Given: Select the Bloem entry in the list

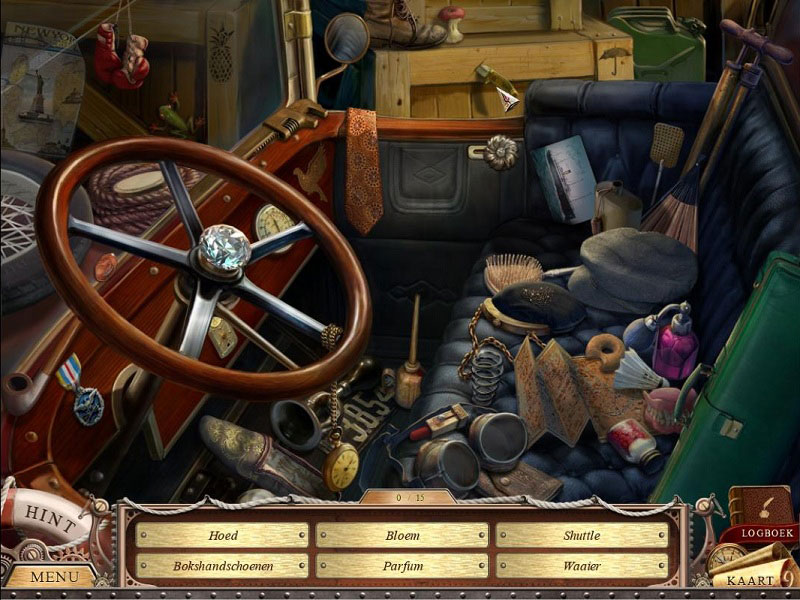Looking at the screenshot, I should [402, 536].
